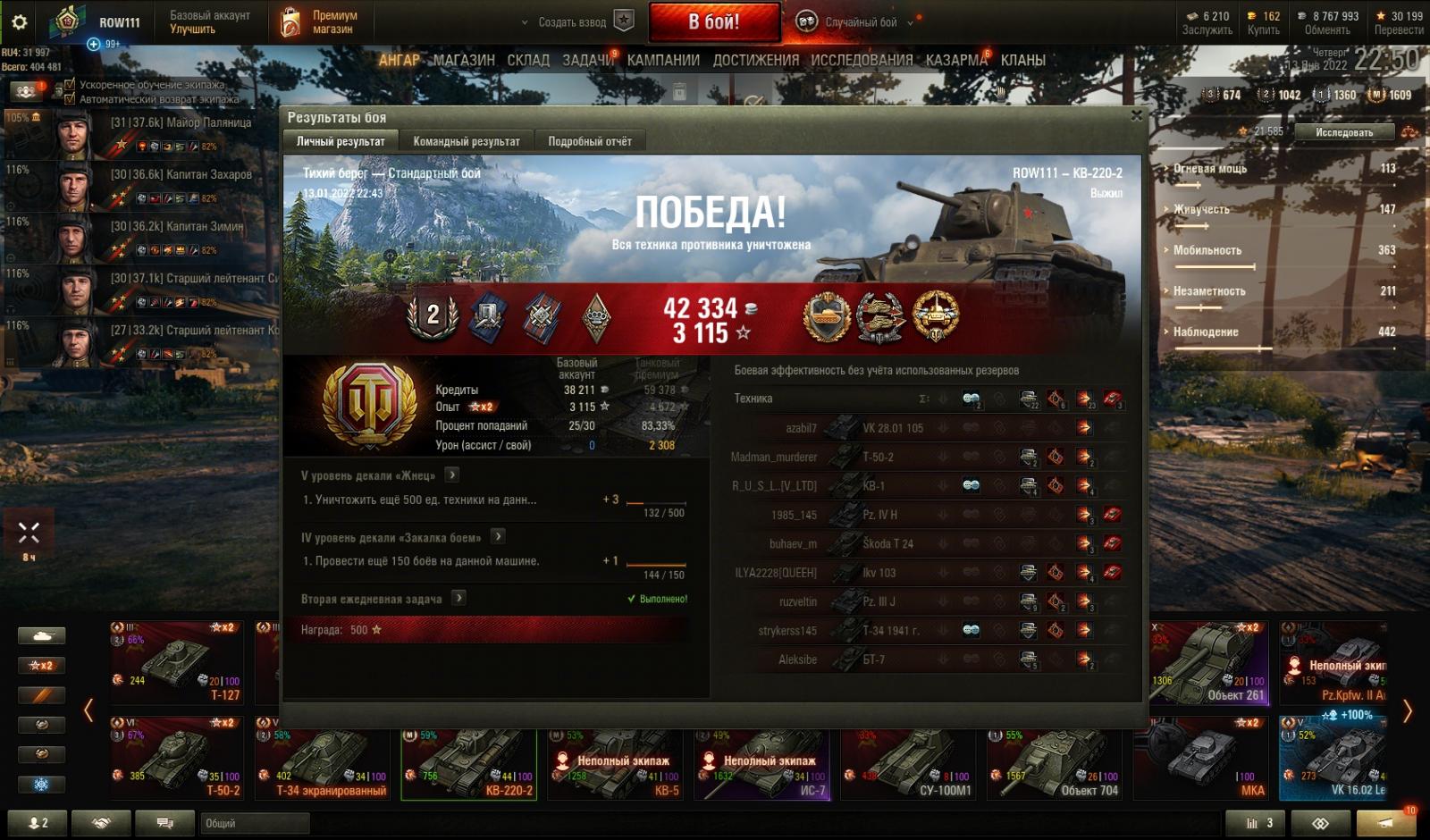Image resolution: width=1430 pixels, height=840 pixels.
Task: Go to the ИССЛЕДОВАНИЯ menu
Action: click(x=862, y=60)
